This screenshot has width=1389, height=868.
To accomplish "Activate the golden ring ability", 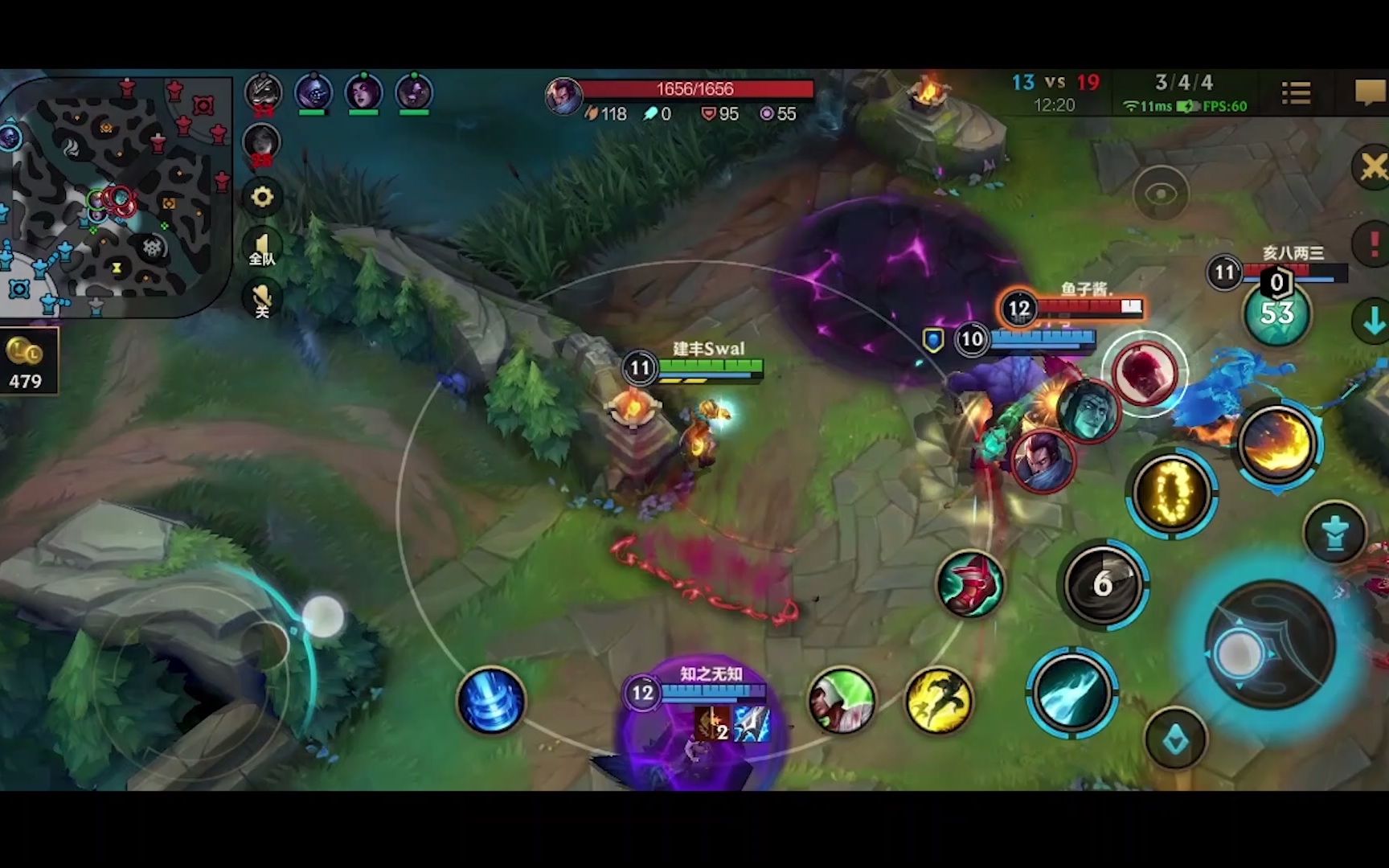I will (x=1171, y=492).
